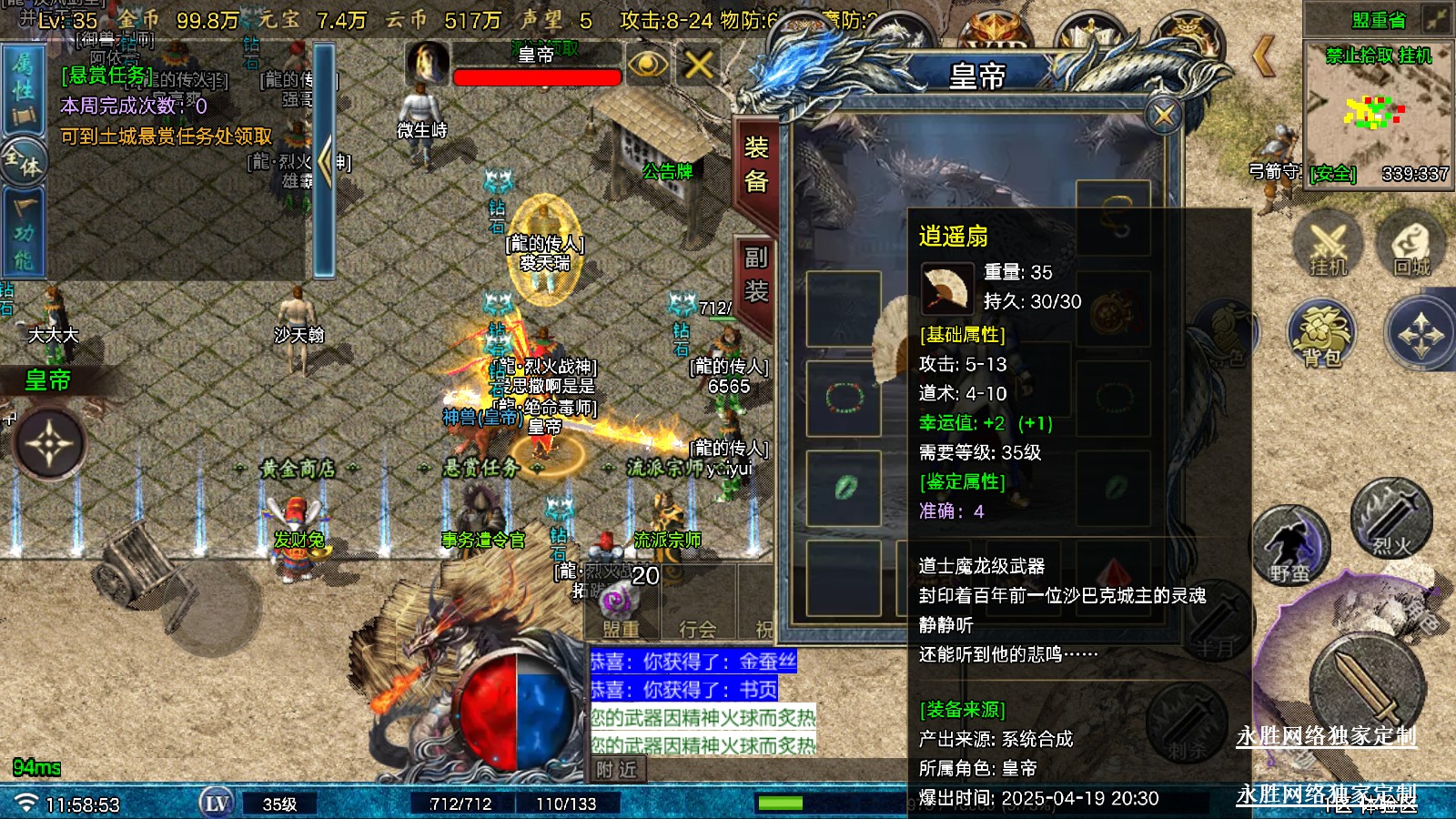
Task: Toggle 挂机 auto-battle button
Action: [1328, 248]
